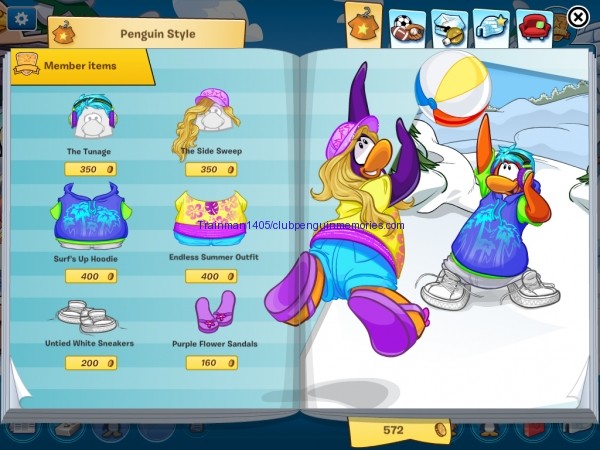The width and height of the screenshot is (600, 450).
Task: Open the gear settings button
Action: tap(22, 17)
